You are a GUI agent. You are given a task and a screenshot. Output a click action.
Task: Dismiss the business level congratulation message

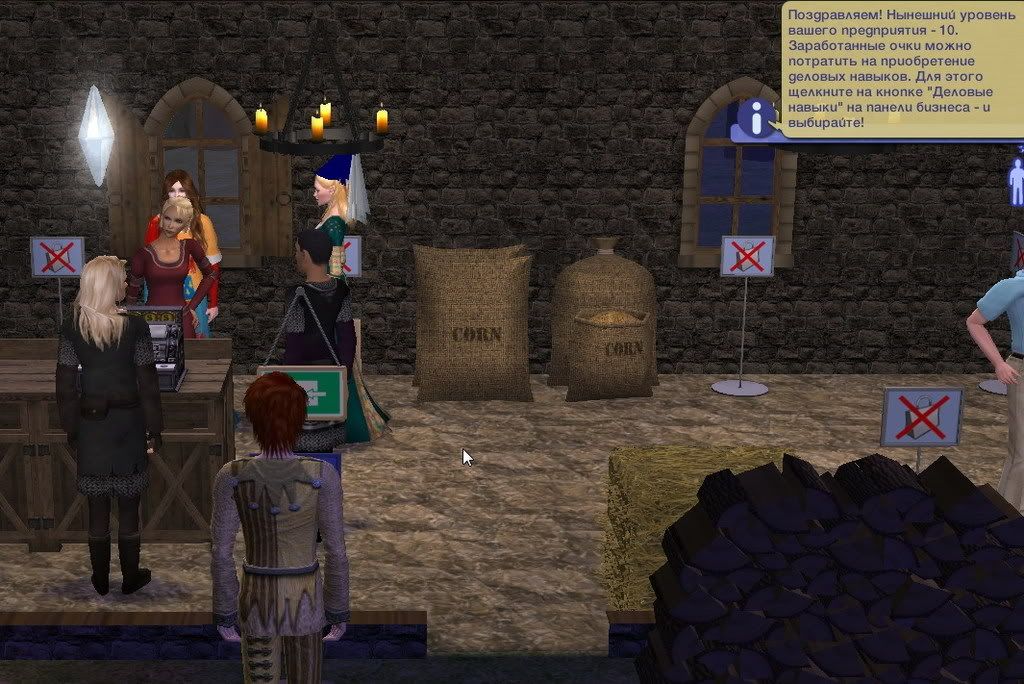point(899,68)
